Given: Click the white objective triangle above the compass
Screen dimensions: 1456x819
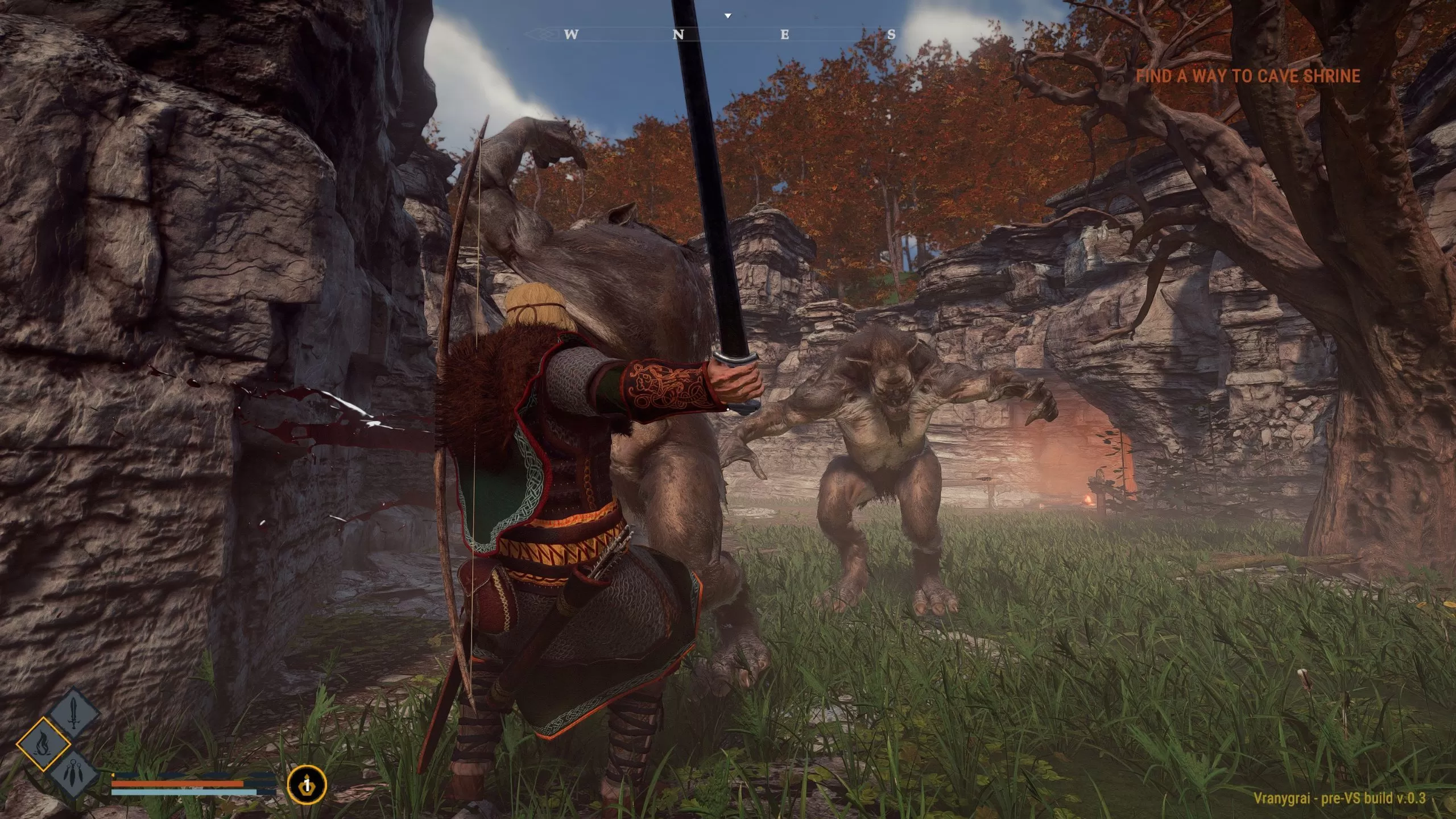Looking at the screenshot, I should (x=727, y=16).
